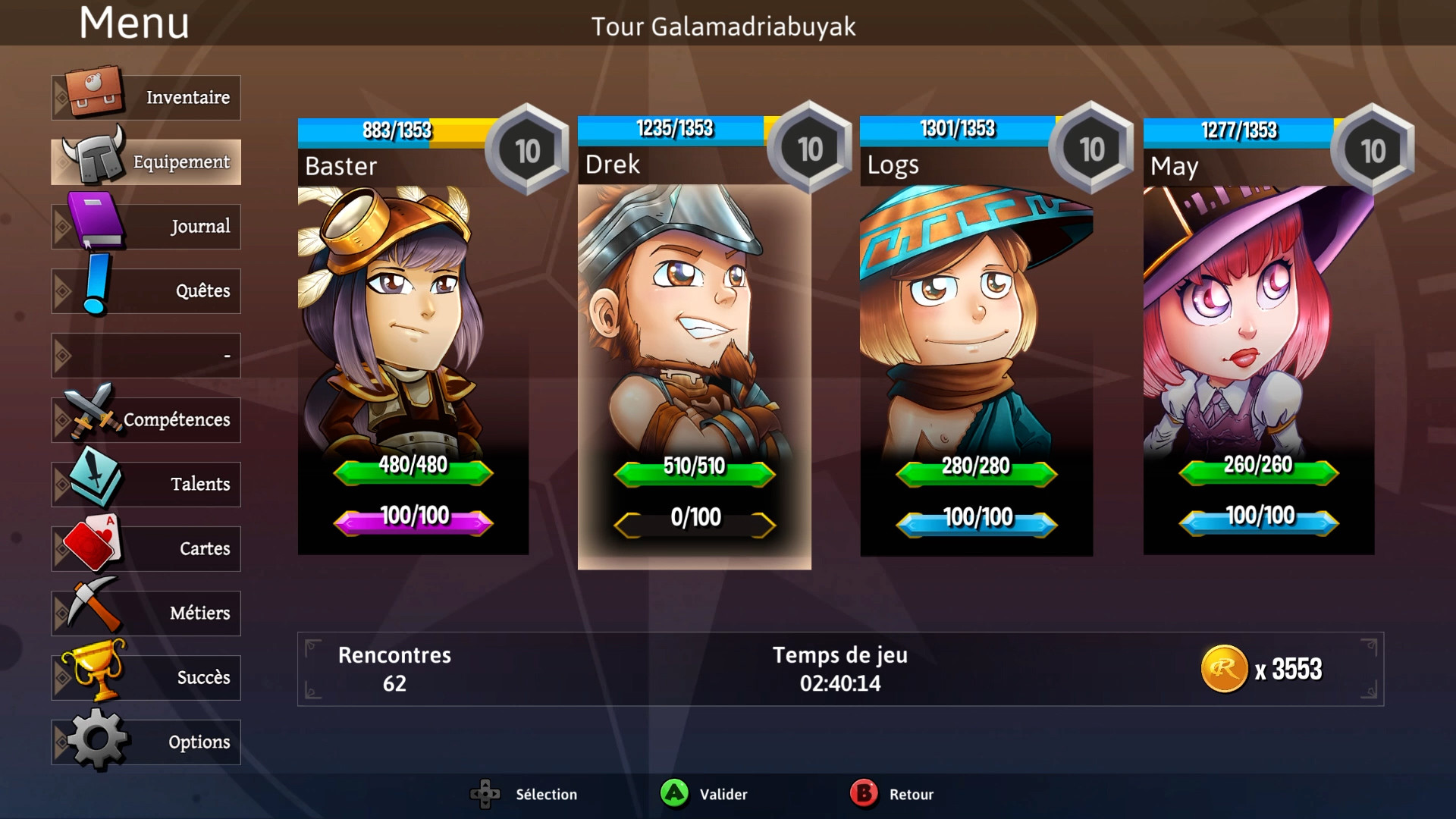Open the Journal
The width and height of the screenshot is (1456, 819).
click(146, 227)
